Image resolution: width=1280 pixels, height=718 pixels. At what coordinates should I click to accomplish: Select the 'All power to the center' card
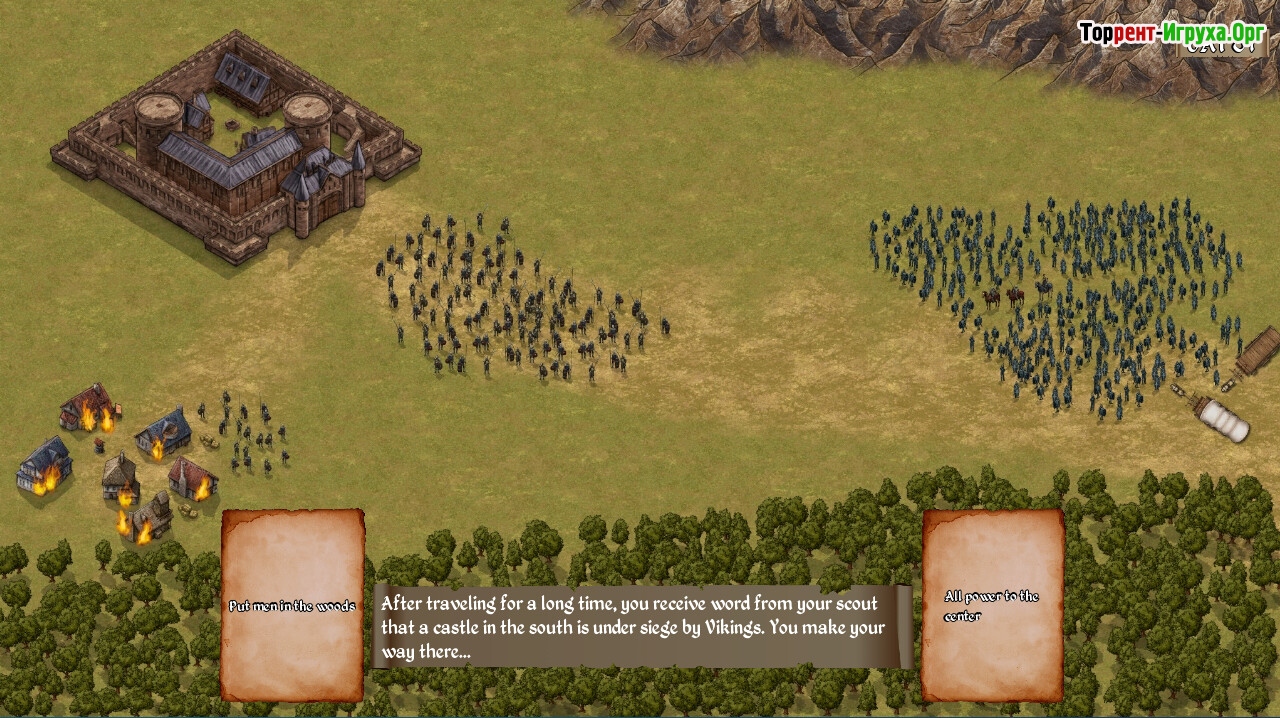tap(992, 605)
